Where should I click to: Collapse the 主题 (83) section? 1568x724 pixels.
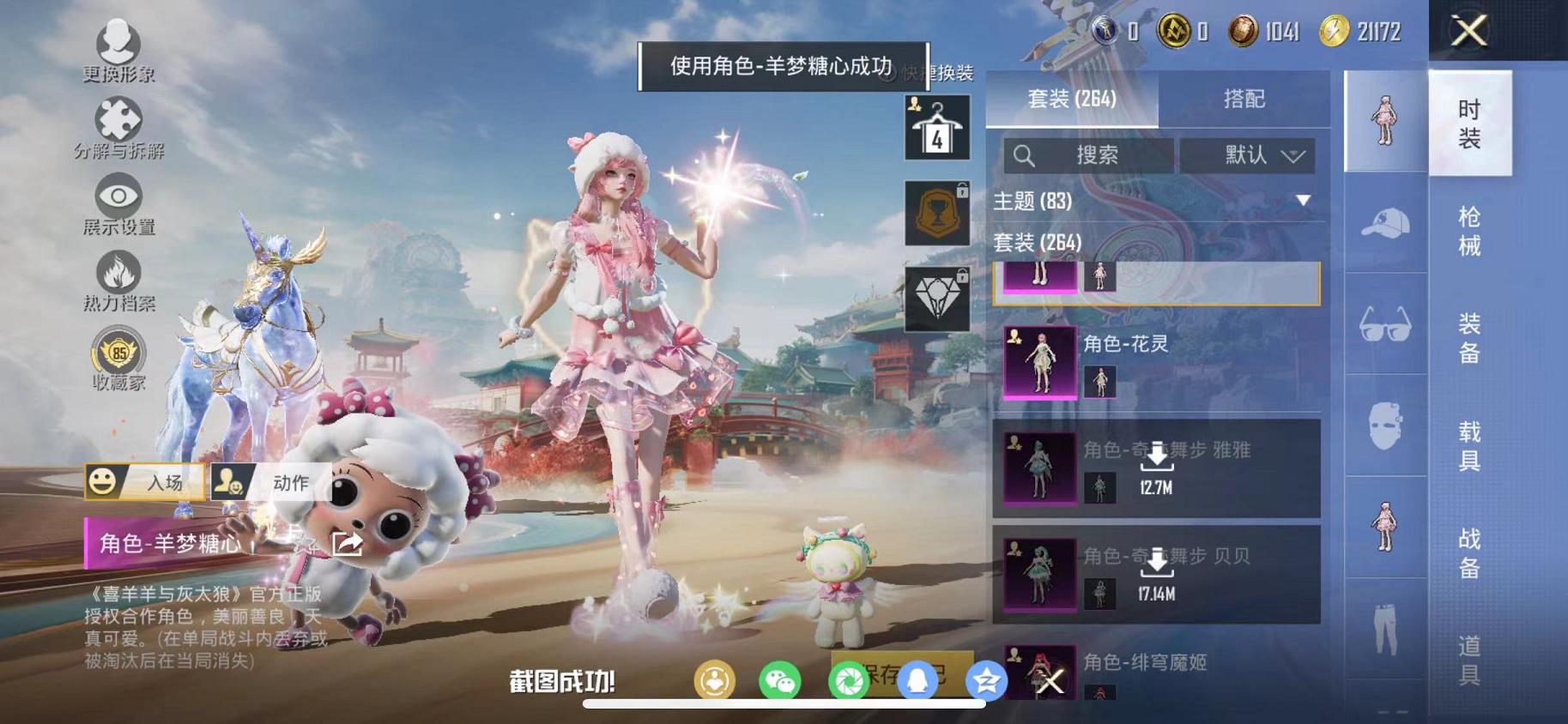1304,201
